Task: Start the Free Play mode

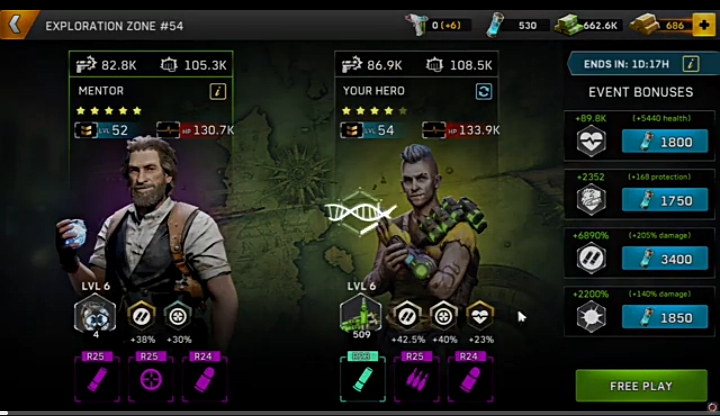Action: [x=641, y=385]
